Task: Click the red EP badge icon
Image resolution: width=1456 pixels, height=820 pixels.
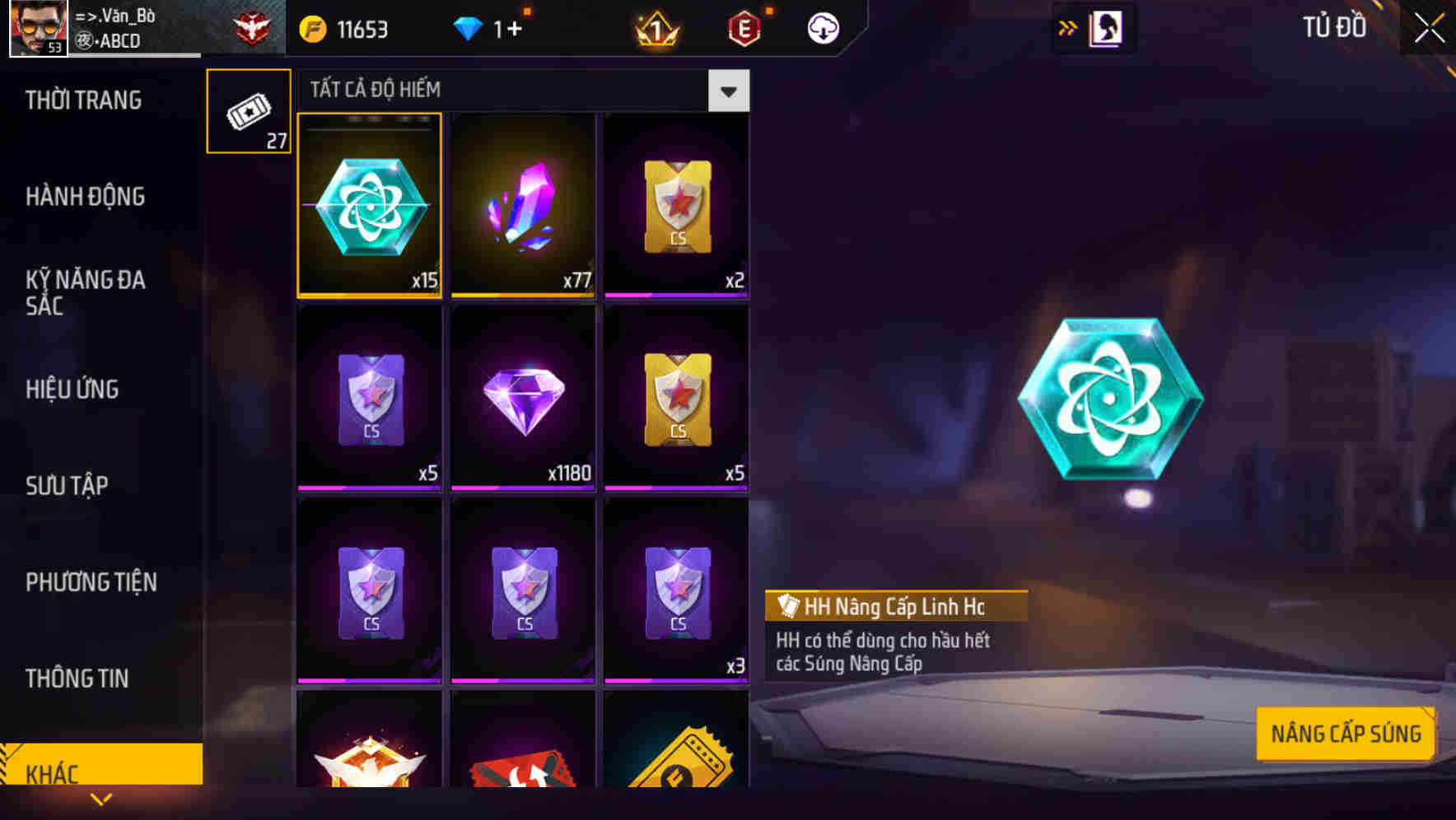Action: pos(745,27)
